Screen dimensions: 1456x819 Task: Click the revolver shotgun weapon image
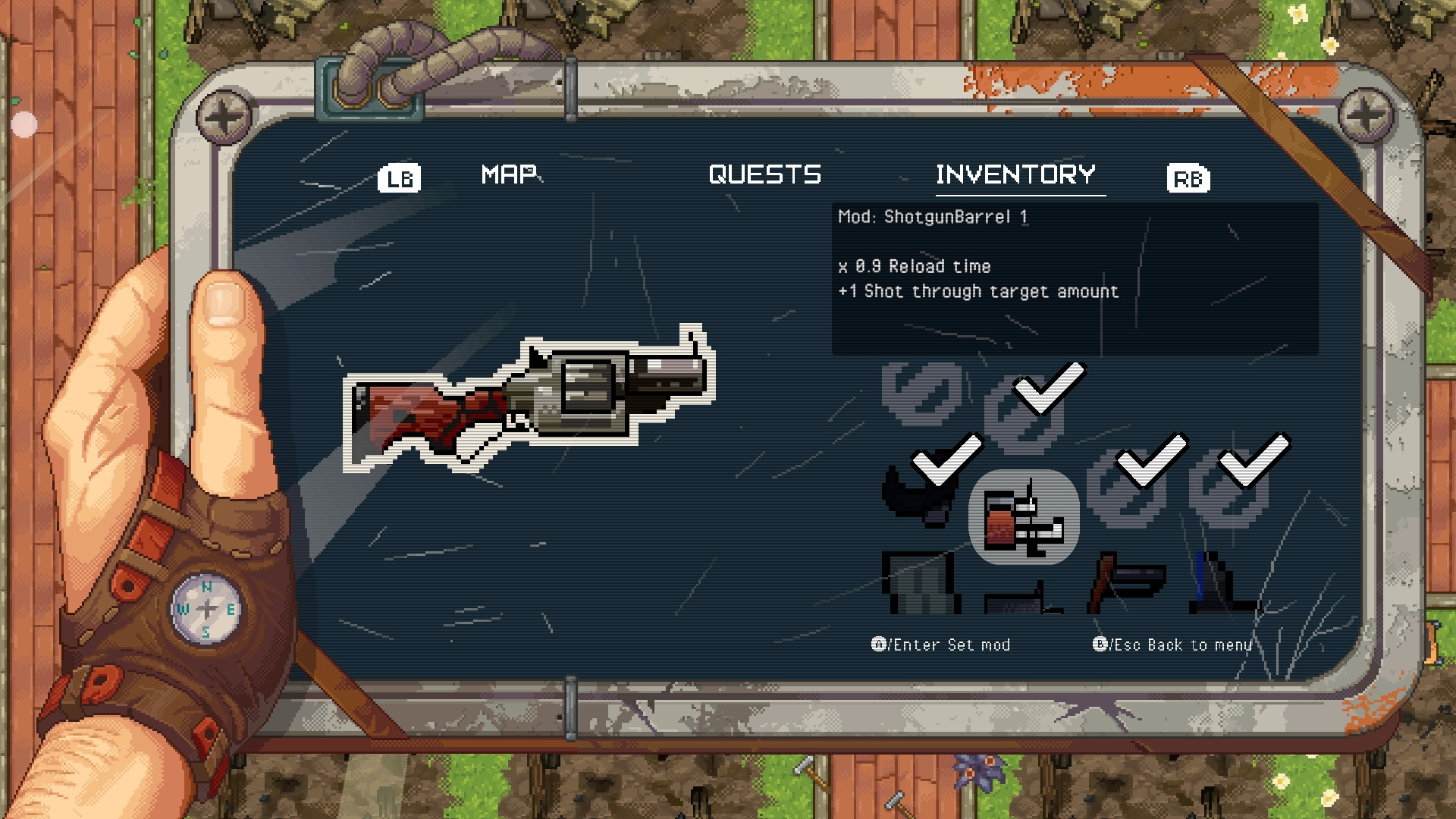point(531,402)
